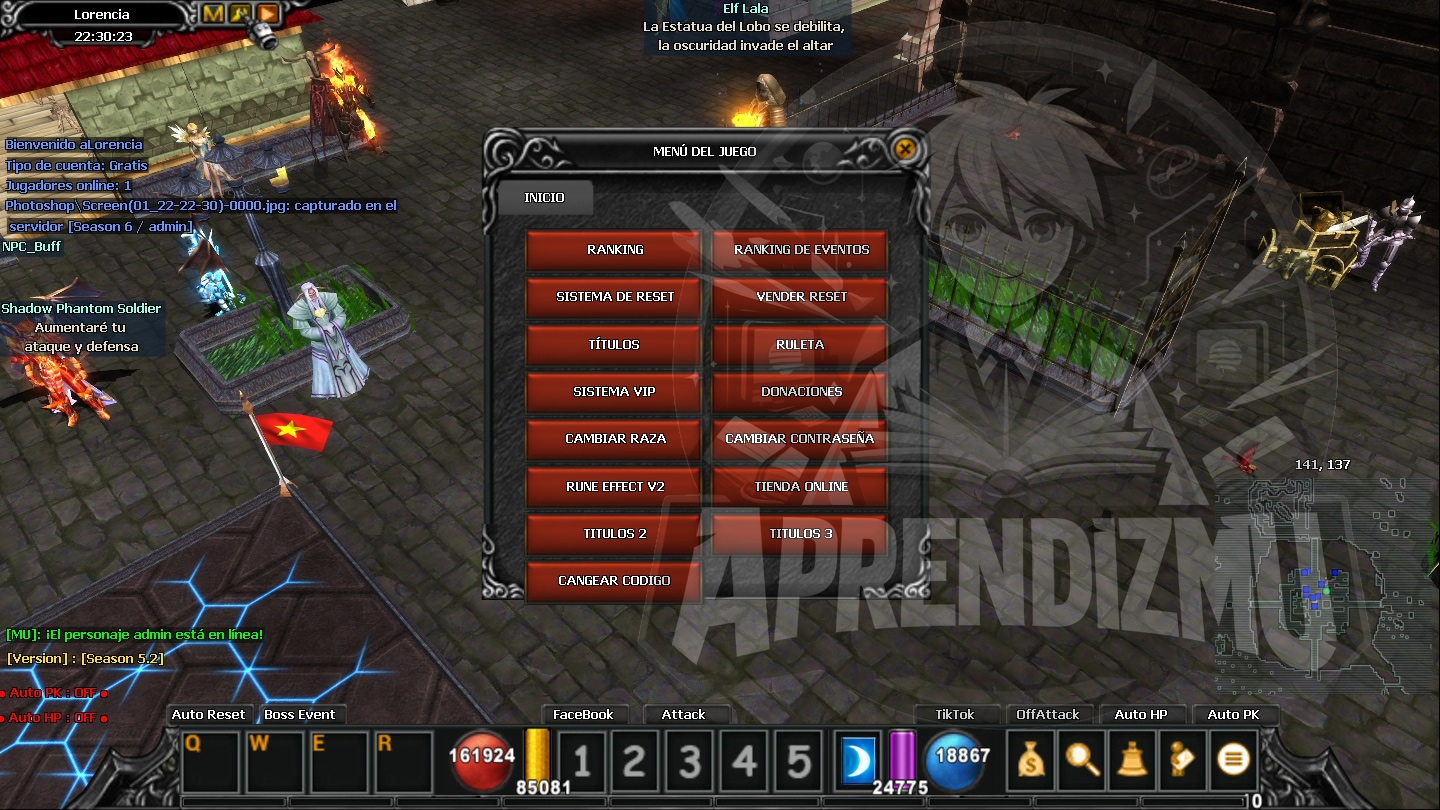The image size is (1440, 810).
Task: Click quick slot Q in the hotbar
Action: click(209, 760)
